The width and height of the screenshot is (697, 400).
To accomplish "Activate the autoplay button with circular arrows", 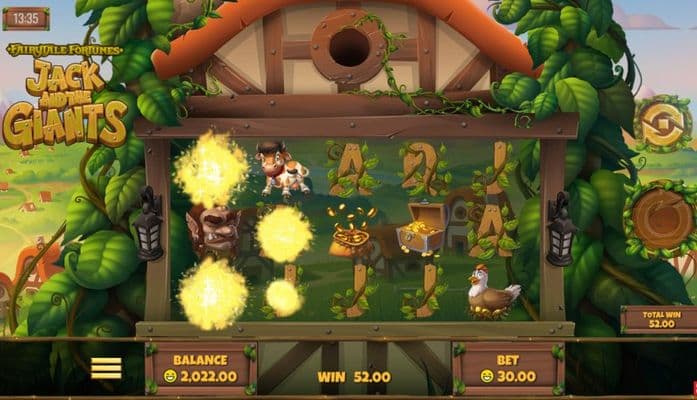I will [662, 124].
